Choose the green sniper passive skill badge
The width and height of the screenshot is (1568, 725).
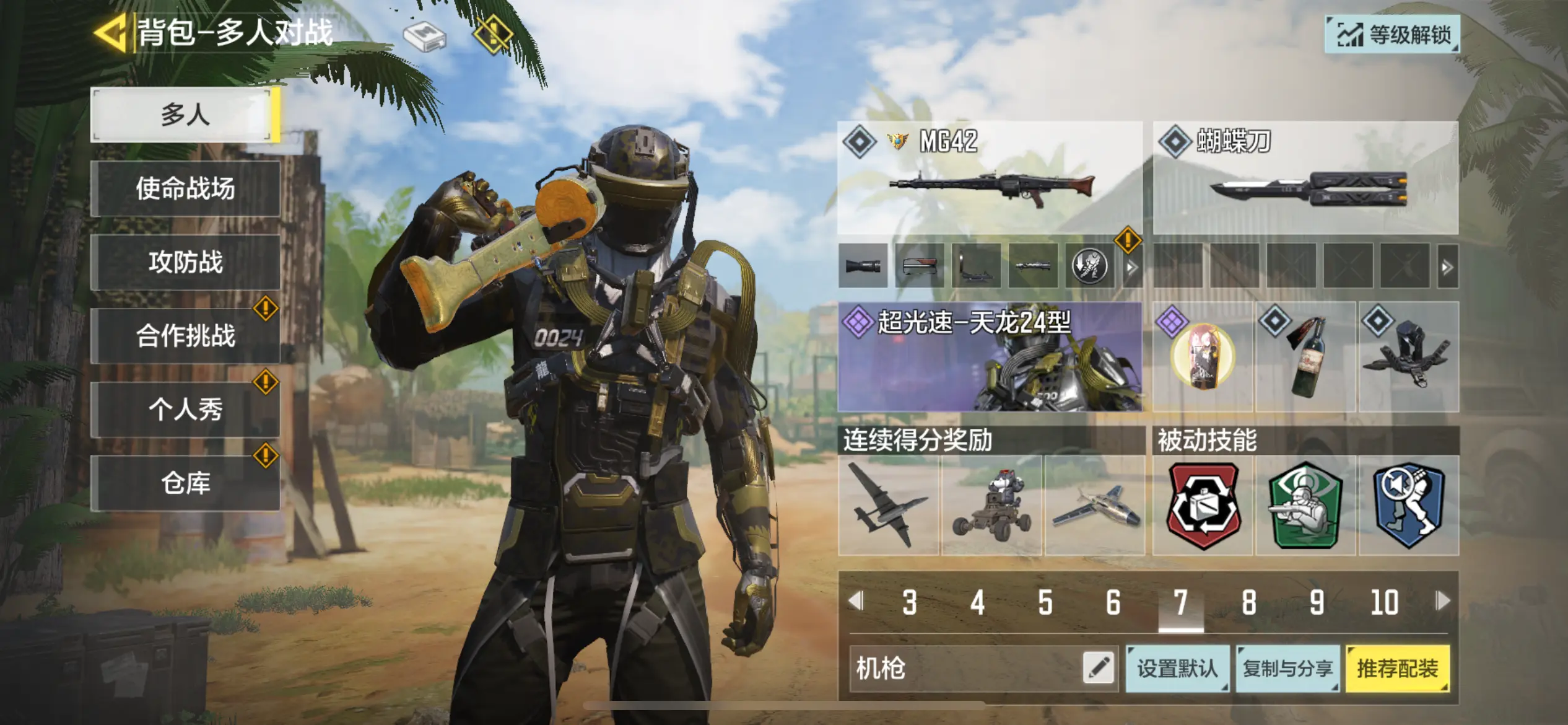click(1305, 506)
